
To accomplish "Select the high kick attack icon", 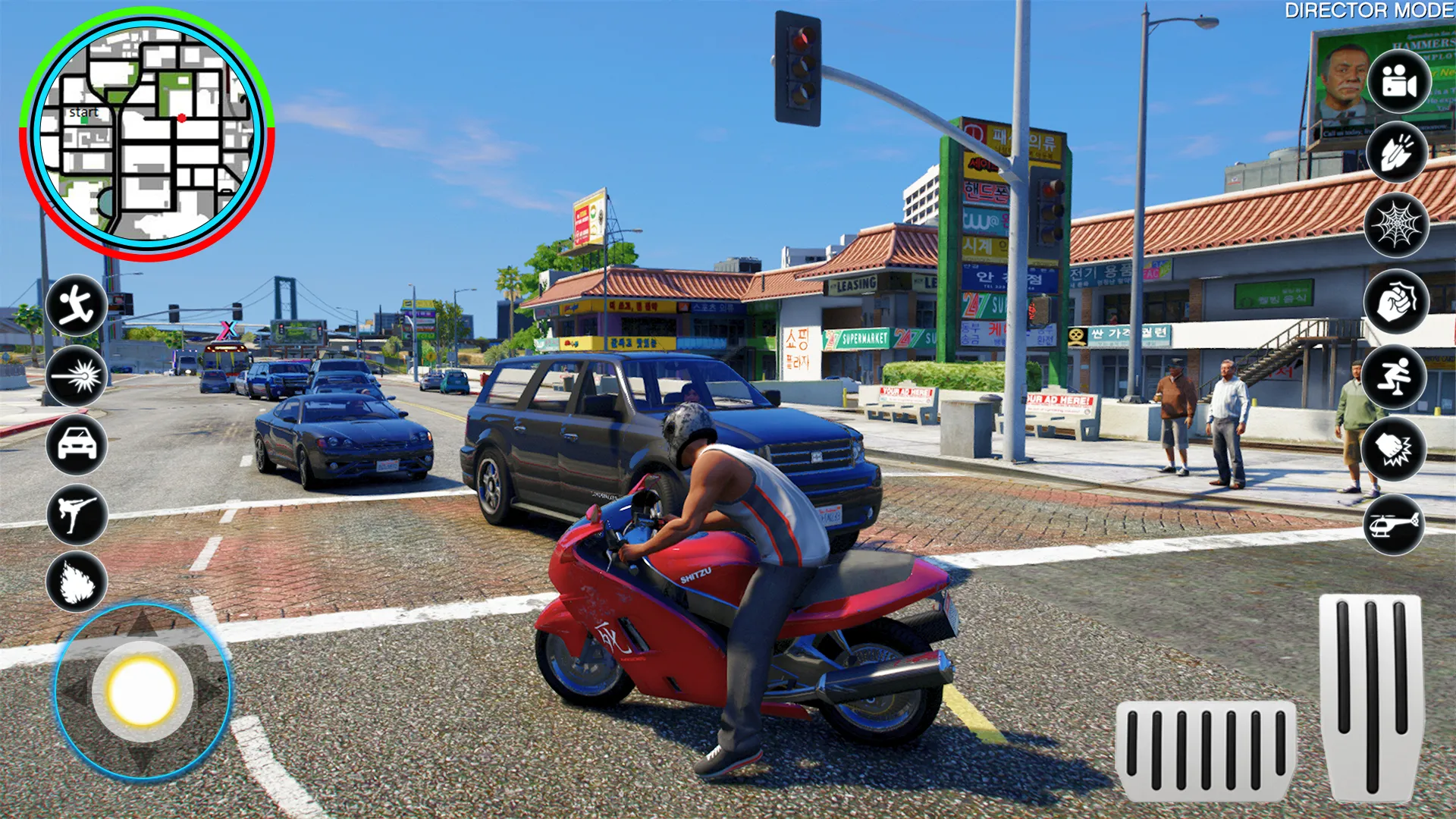I will coord(76,516).
